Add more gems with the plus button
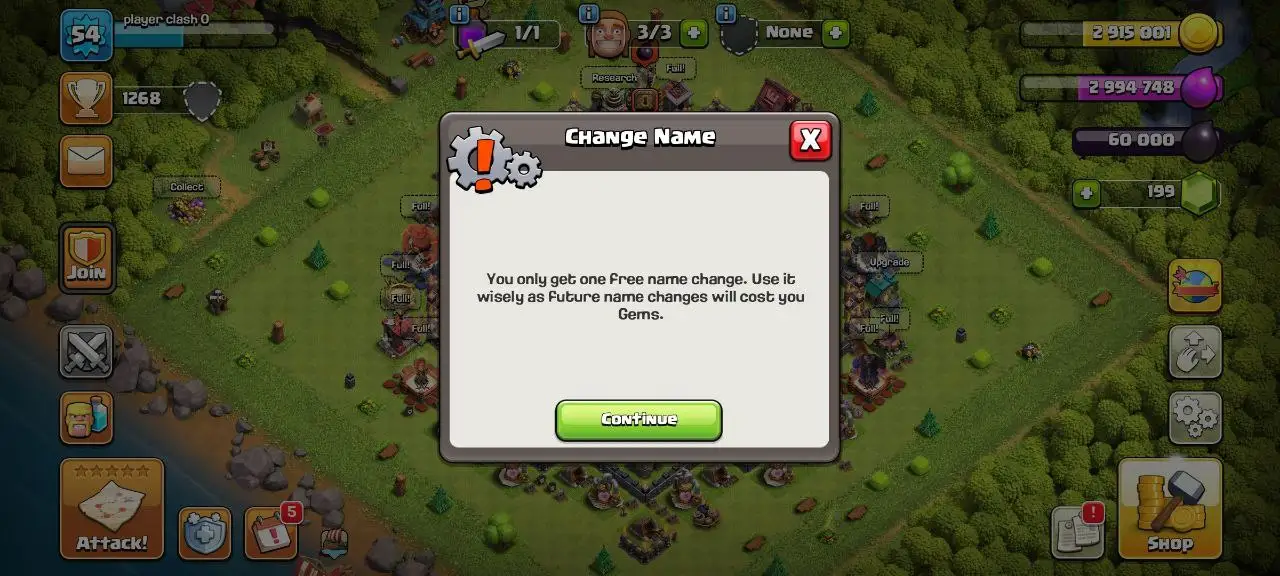This screenshot has width=1280, height=576. coord(1087,192)
